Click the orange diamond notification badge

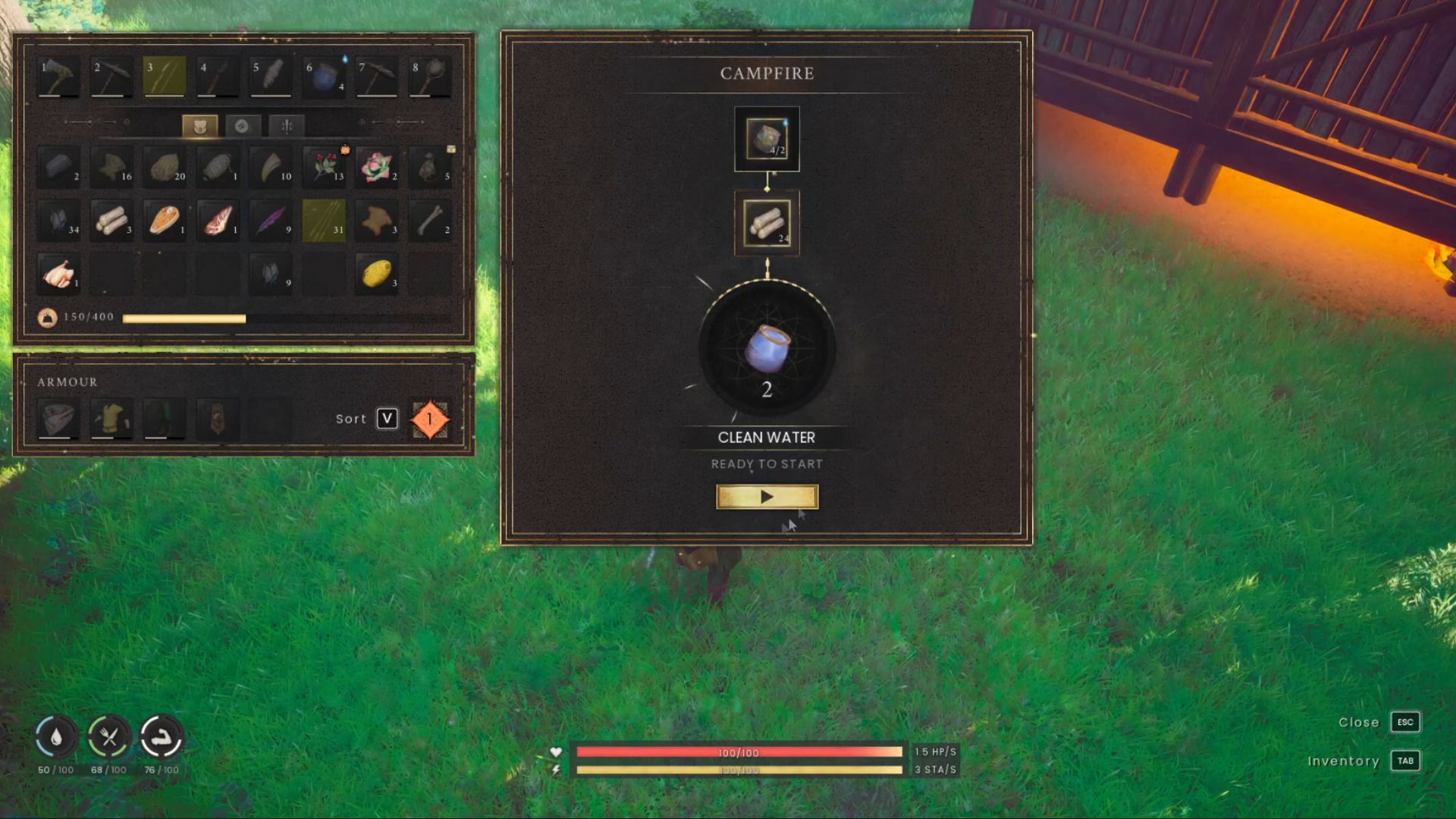429,419
